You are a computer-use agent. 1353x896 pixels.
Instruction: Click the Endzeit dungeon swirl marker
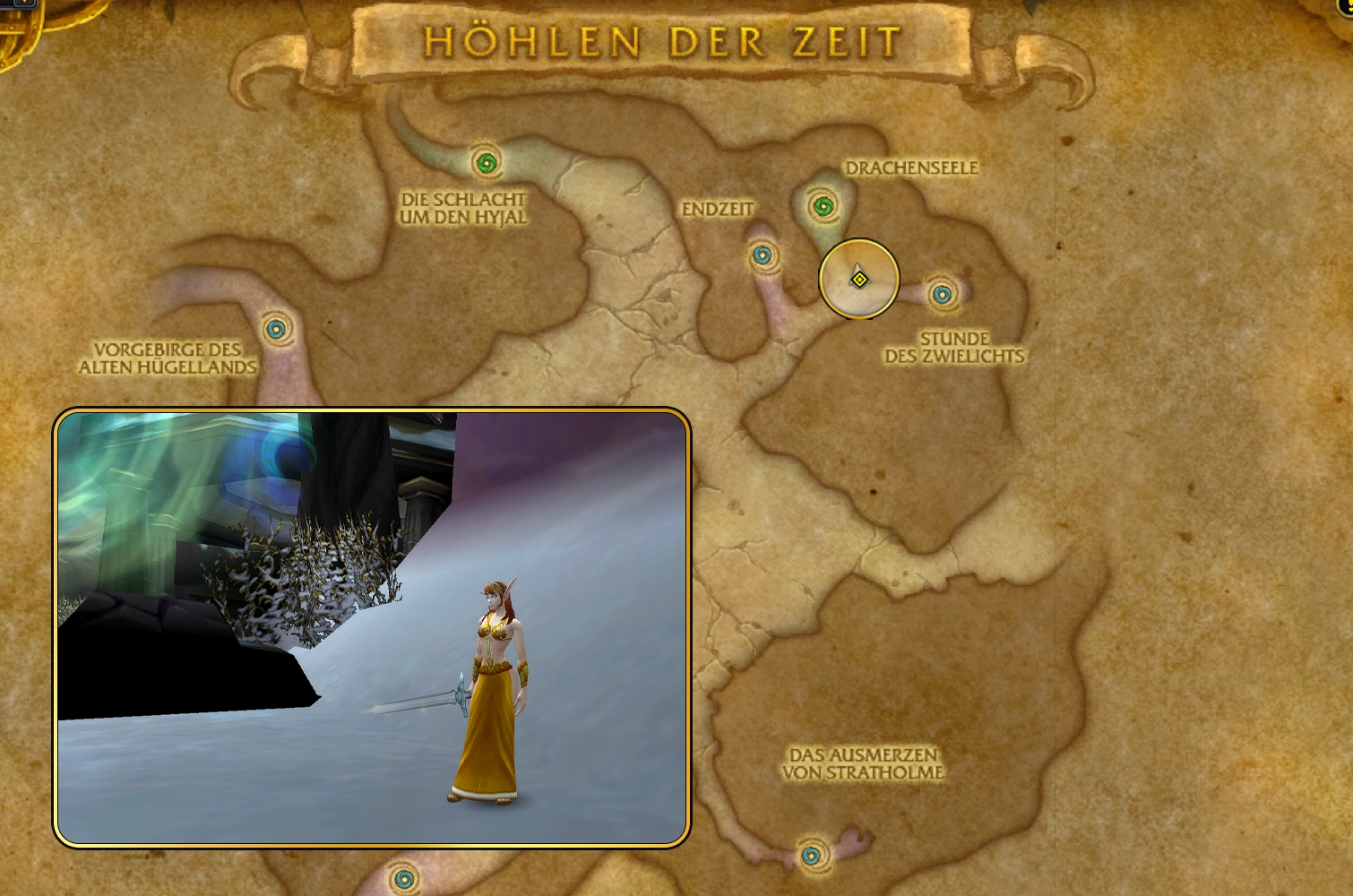[x=763, y=256]
